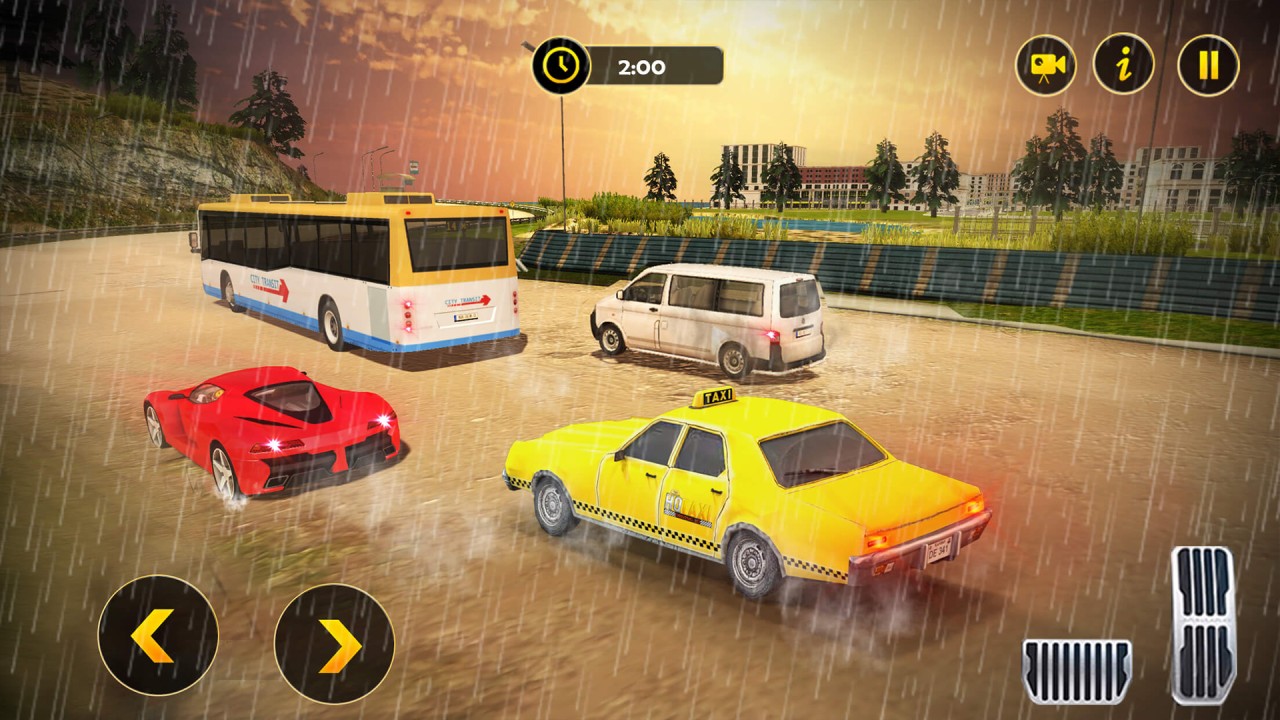1280x720 pixels.
Task: Open the info button
Action: [1124, 65]
